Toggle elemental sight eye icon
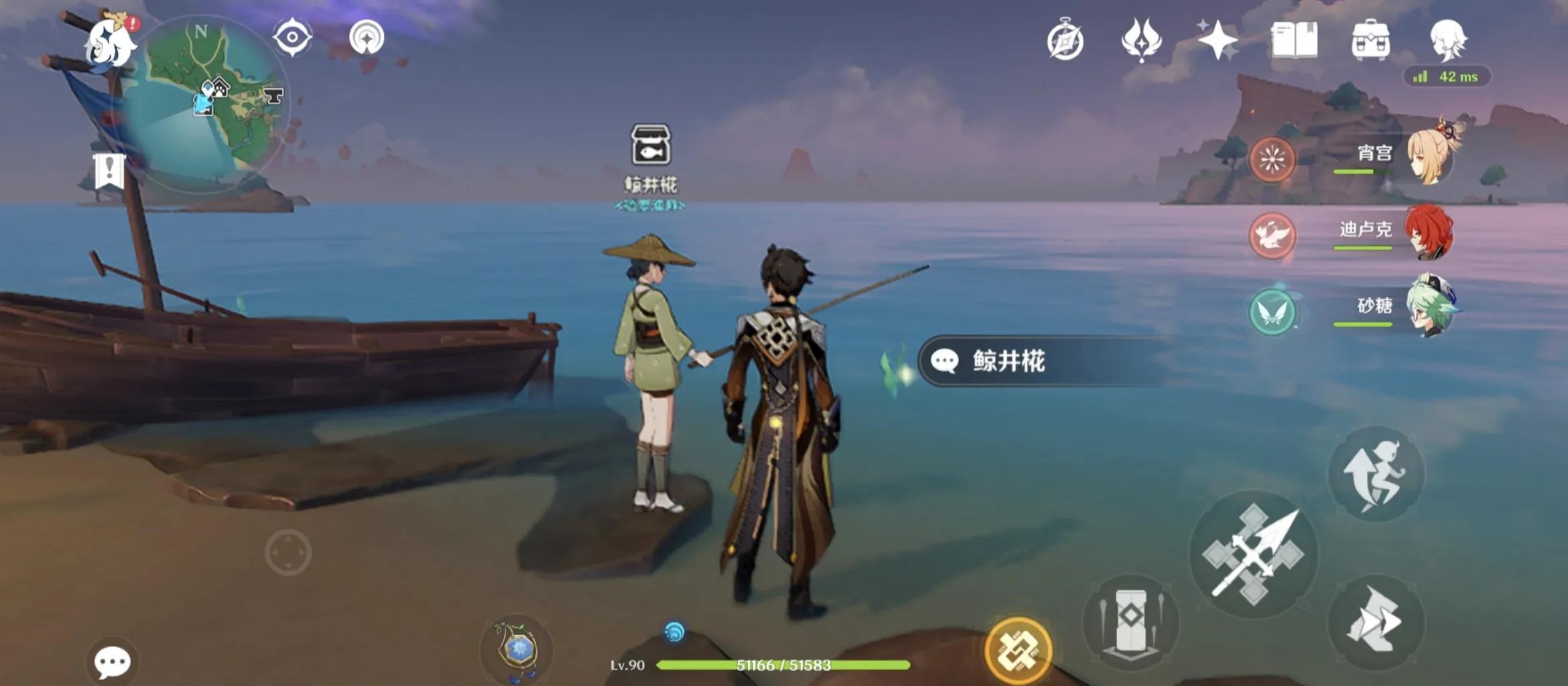The height and width of the screenshot is (686, 1568). [x=292, y=37]
